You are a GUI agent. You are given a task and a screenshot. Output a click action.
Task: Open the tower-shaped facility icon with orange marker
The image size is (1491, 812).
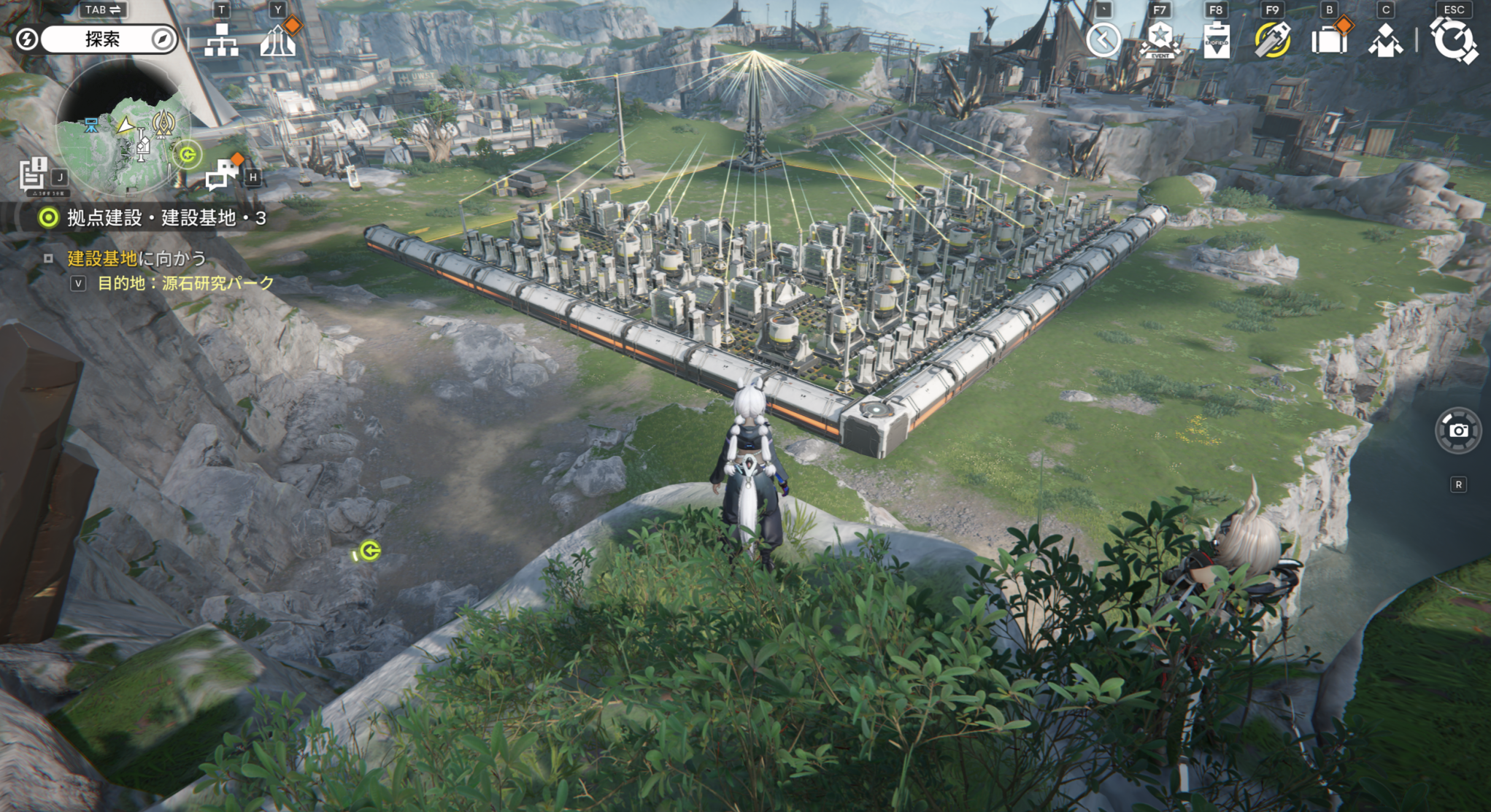point(278,41)
